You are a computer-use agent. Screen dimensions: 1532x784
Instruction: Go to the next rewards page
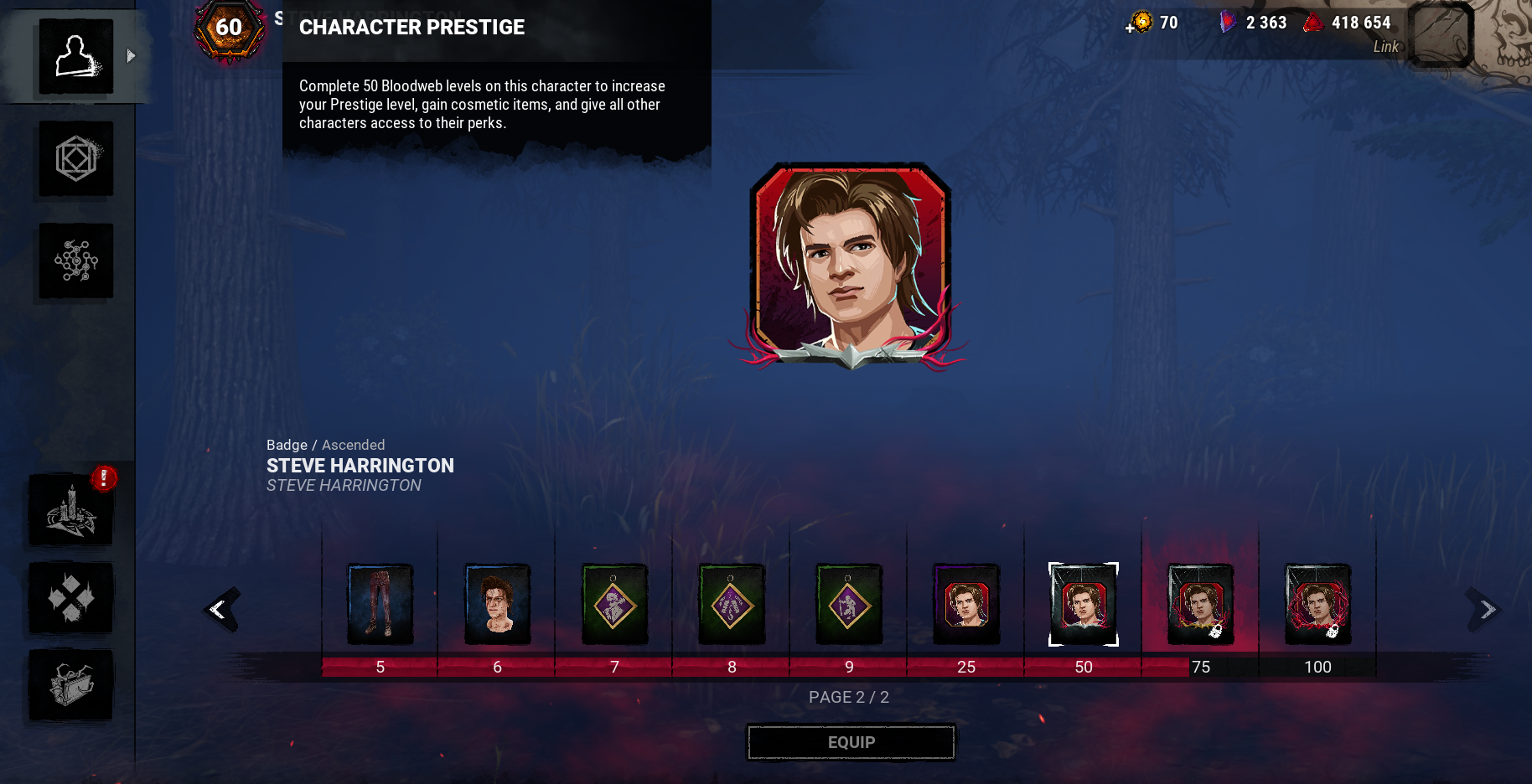point(1485,609)
